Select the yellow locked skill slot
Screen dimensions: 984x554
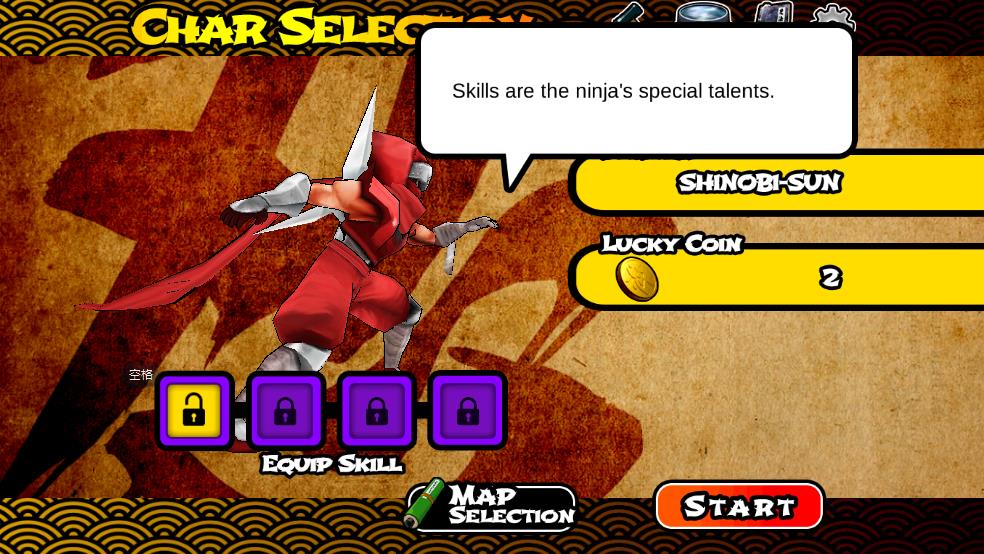[194, 411]
